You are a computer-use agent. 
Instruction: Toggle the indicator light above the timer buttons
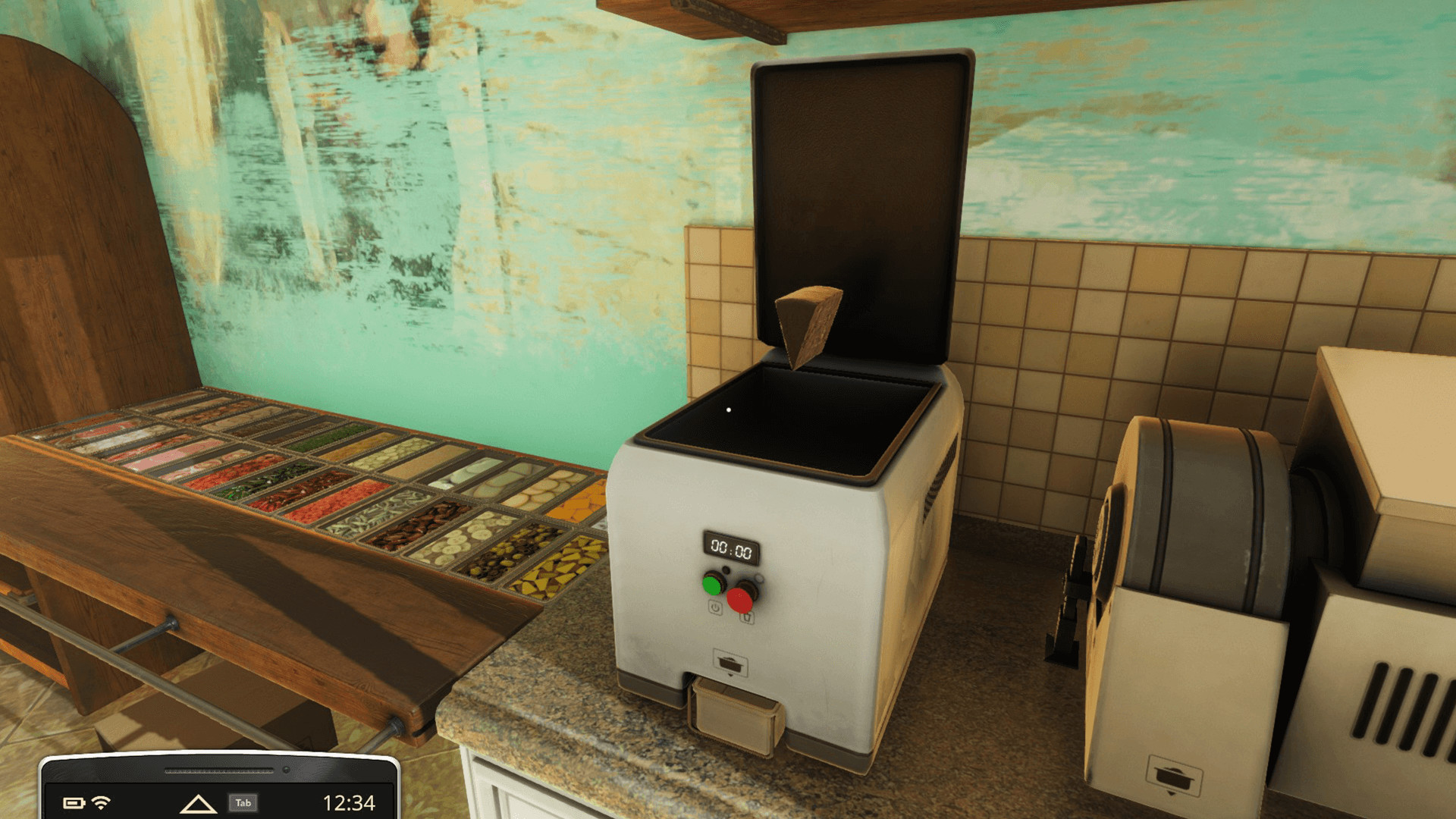pyautogui.click(x=726, y=570)
